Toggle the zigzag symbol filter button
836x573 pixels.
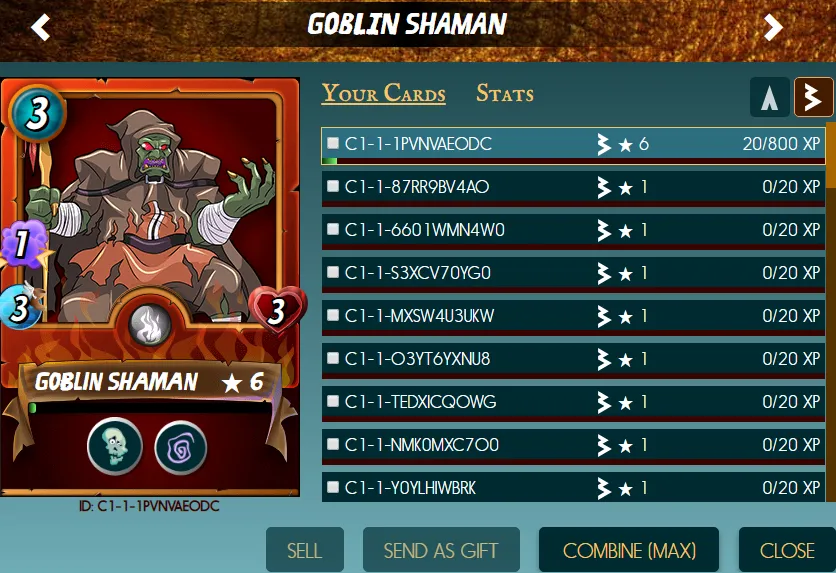point(813,97)
